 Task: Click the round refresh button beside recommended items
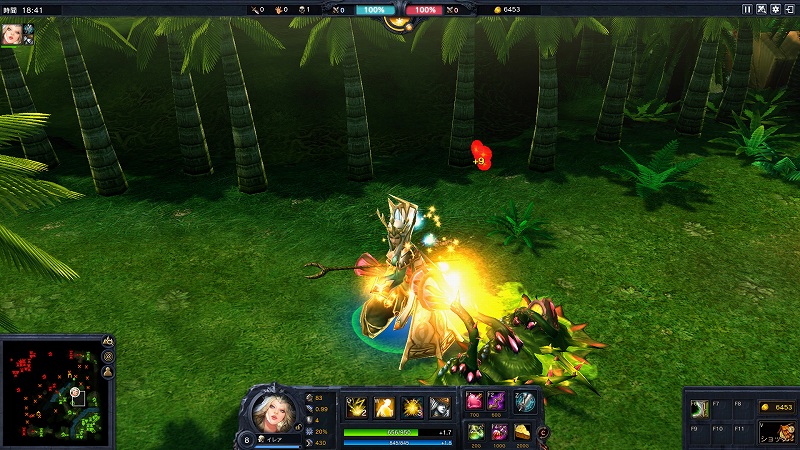click(x=543, y=432)
